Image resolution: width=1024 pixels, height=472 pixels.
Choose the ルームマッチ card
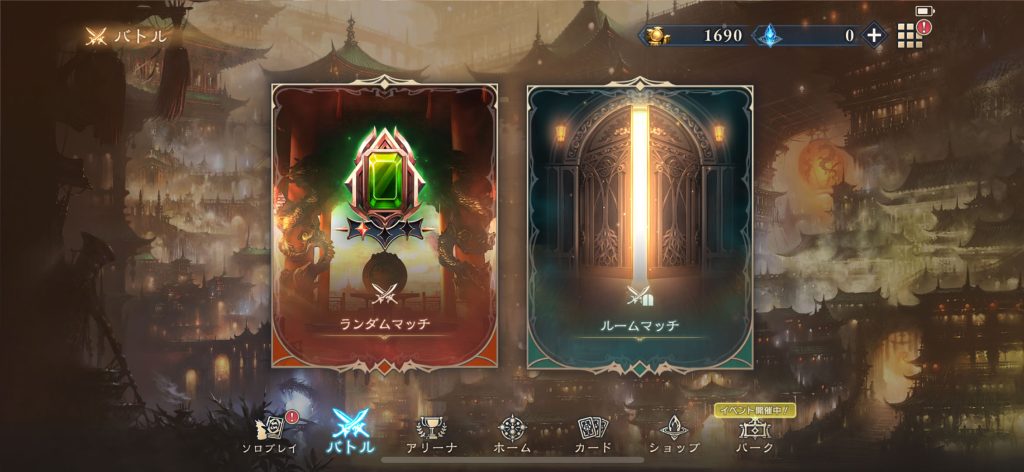point(640,228)
